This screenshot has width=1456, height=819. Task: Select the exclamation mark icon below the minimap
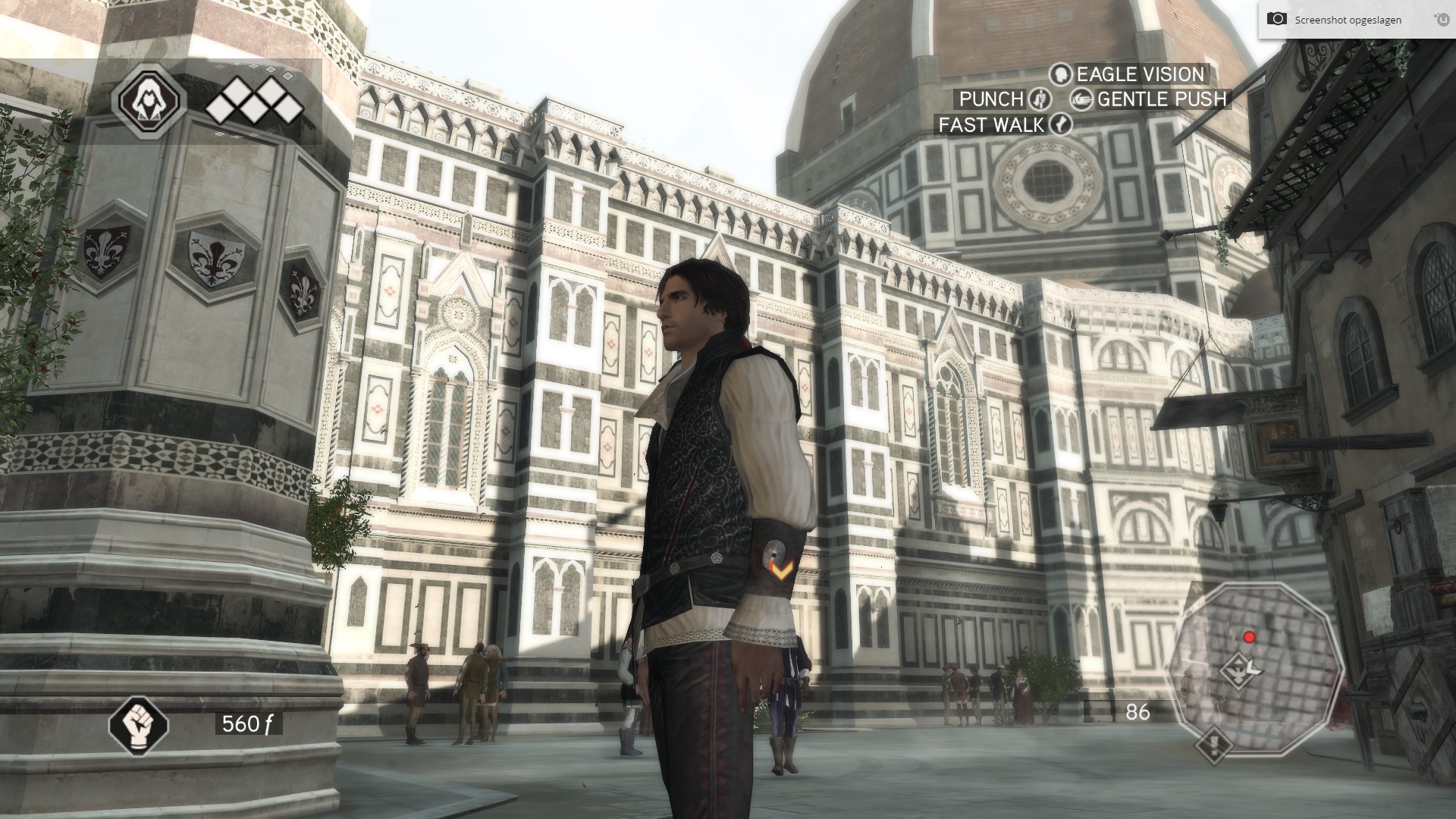tap(1213, 744)
